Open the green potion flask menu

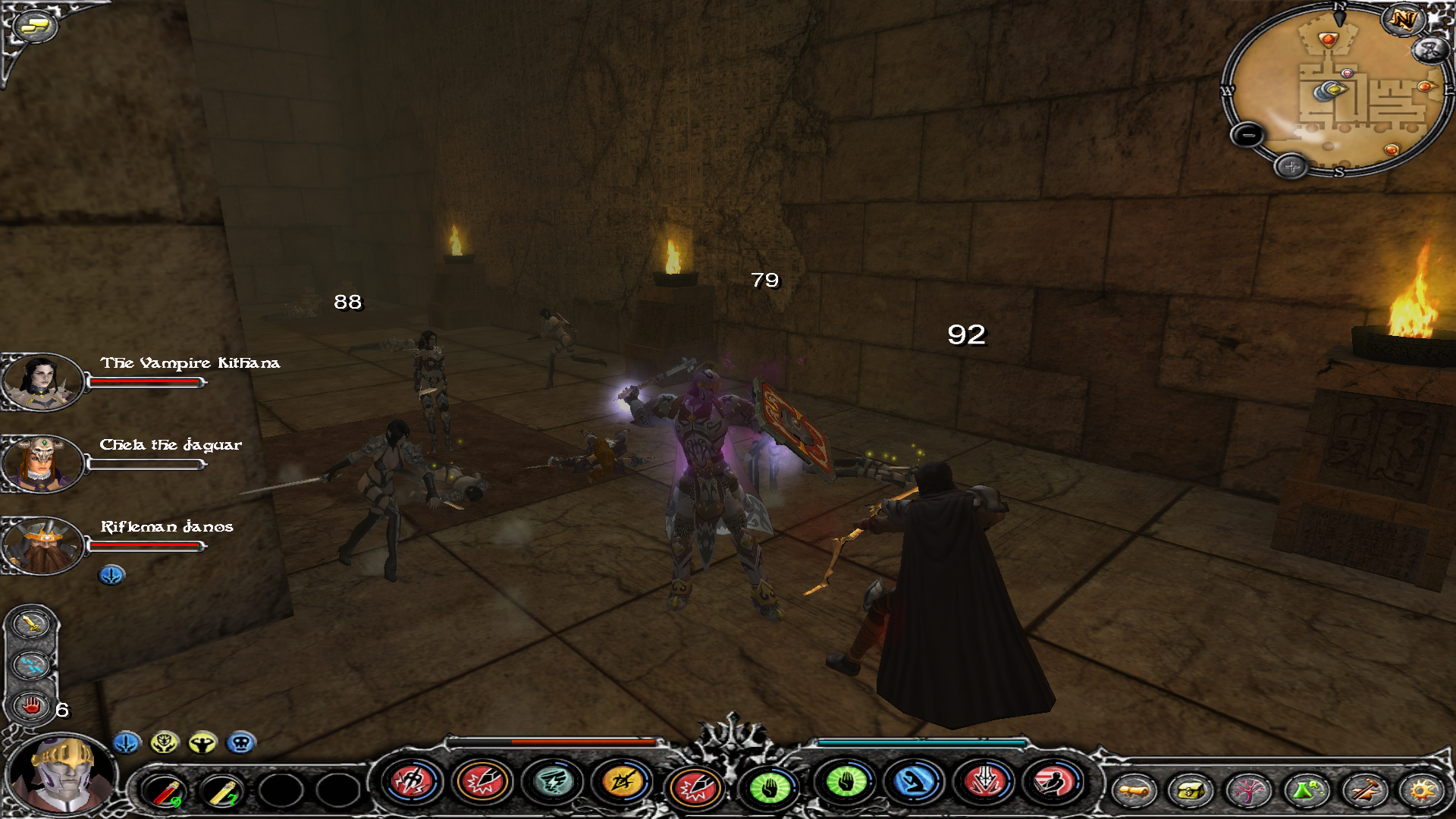[1305, 791]
